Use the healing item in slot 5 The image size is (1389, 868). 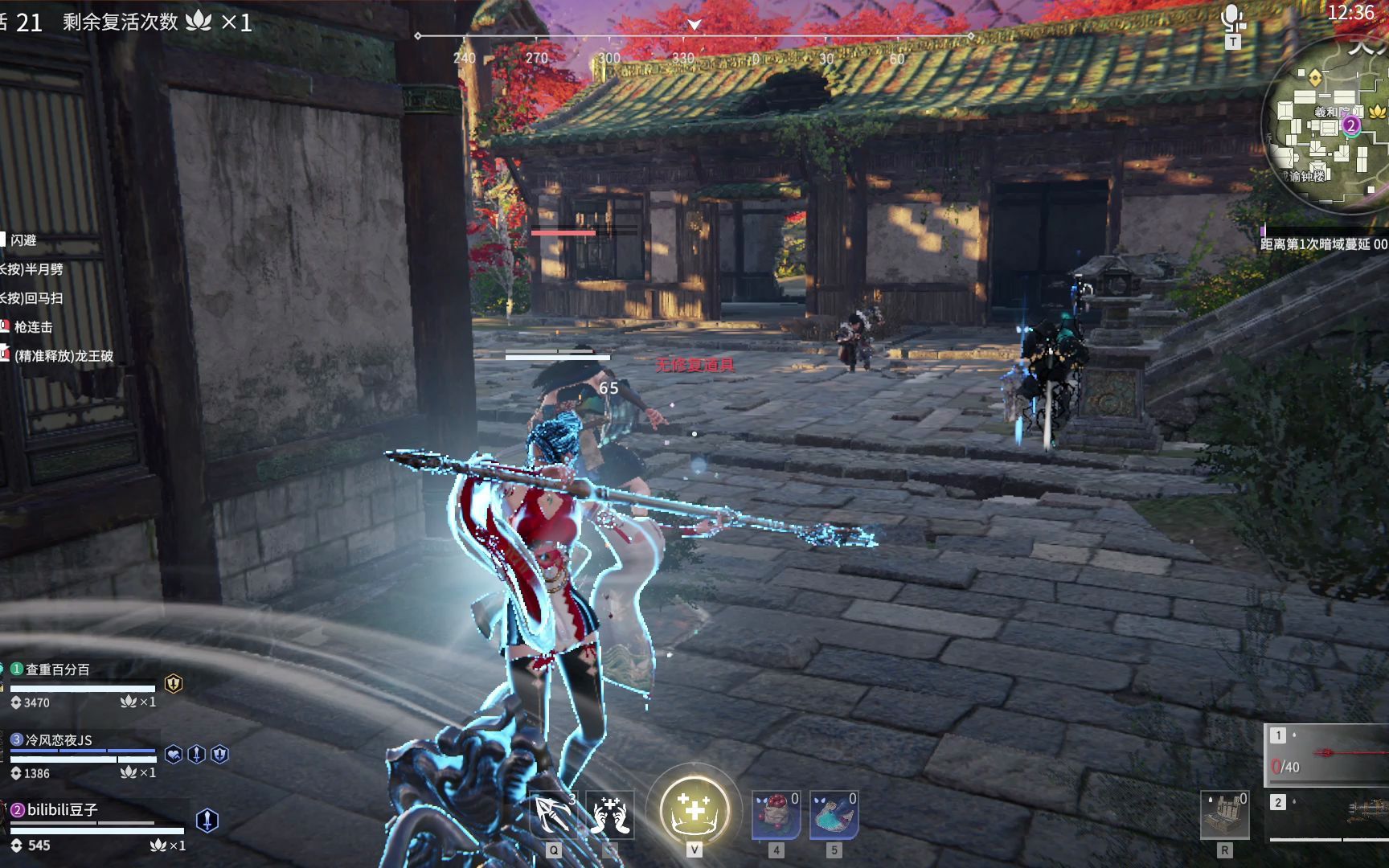(836, 814)
